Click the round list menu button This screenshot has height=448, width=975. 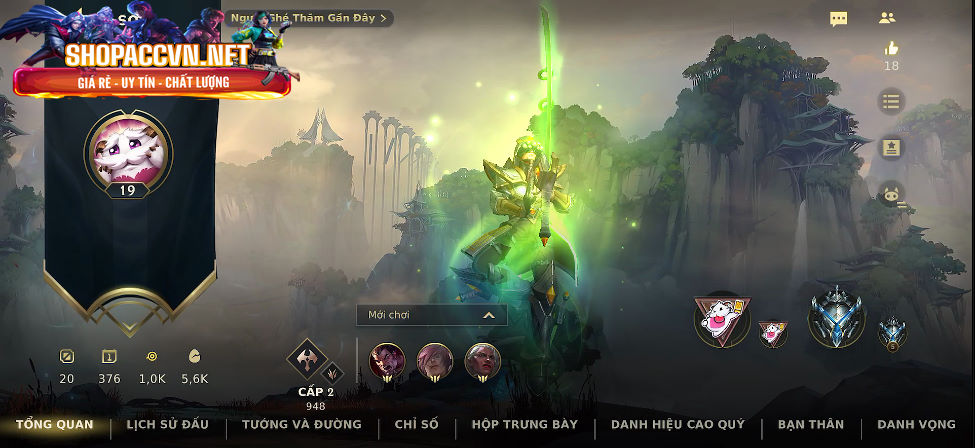pyautogui.click(x=891, y=101)
